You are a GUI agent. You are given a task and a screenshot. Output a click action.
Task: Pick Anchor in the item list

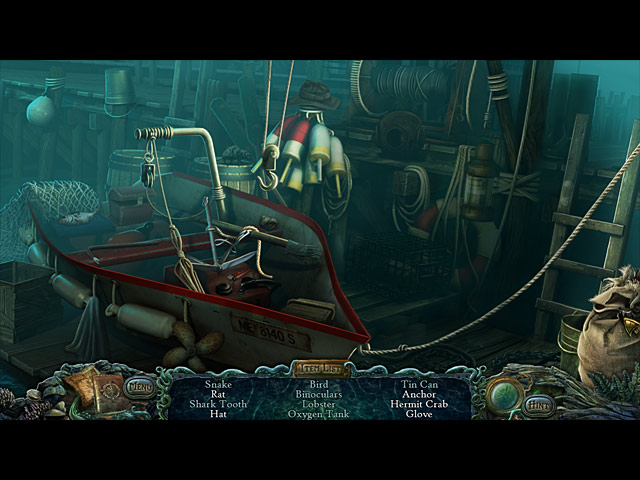click(420, 394)
